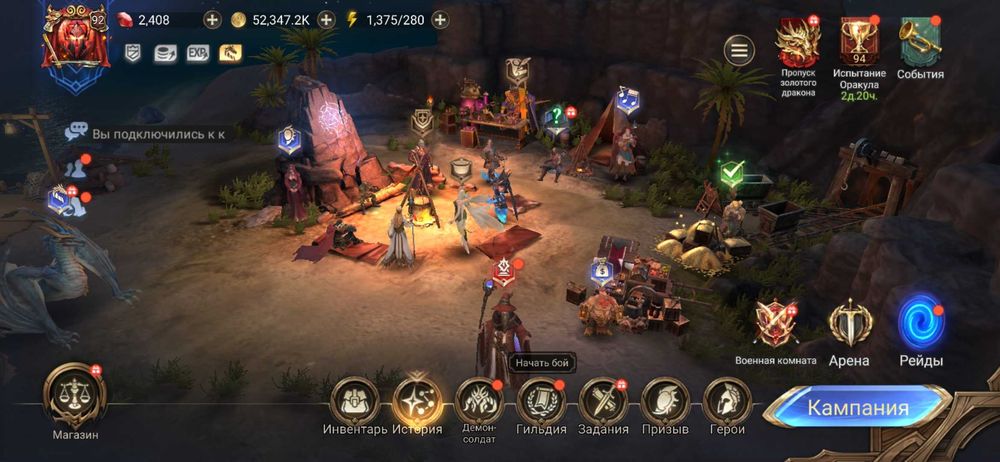Screen dimensions: 1000x462
Task: Open Испытание Оракула challenge
Action: tap(859, 44)
